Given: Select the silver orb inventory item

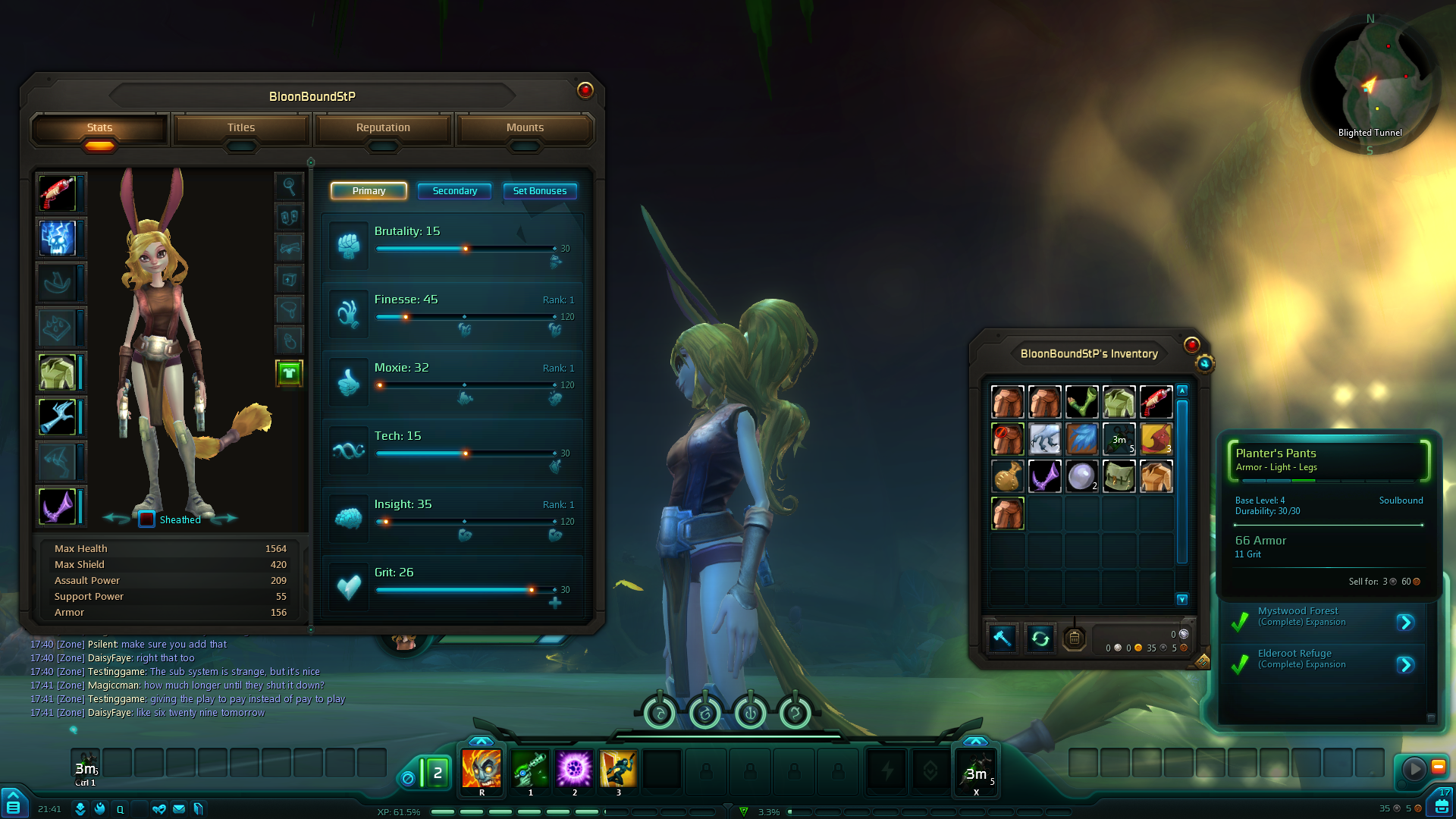Looking at the screenshot, I should tap(1081, 476).
